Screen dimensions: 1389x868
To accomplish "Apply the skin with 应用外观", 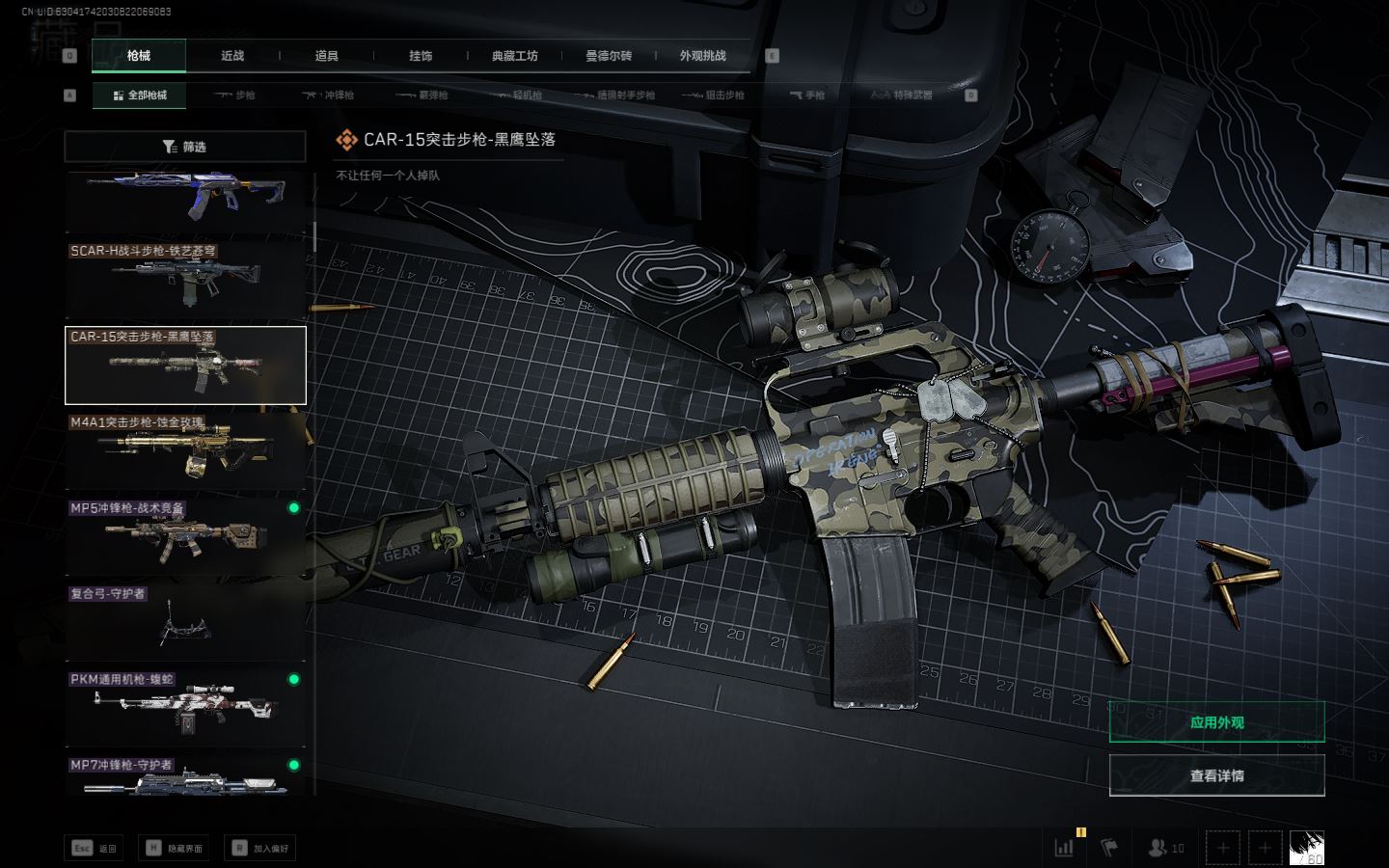I will 1216,722.
